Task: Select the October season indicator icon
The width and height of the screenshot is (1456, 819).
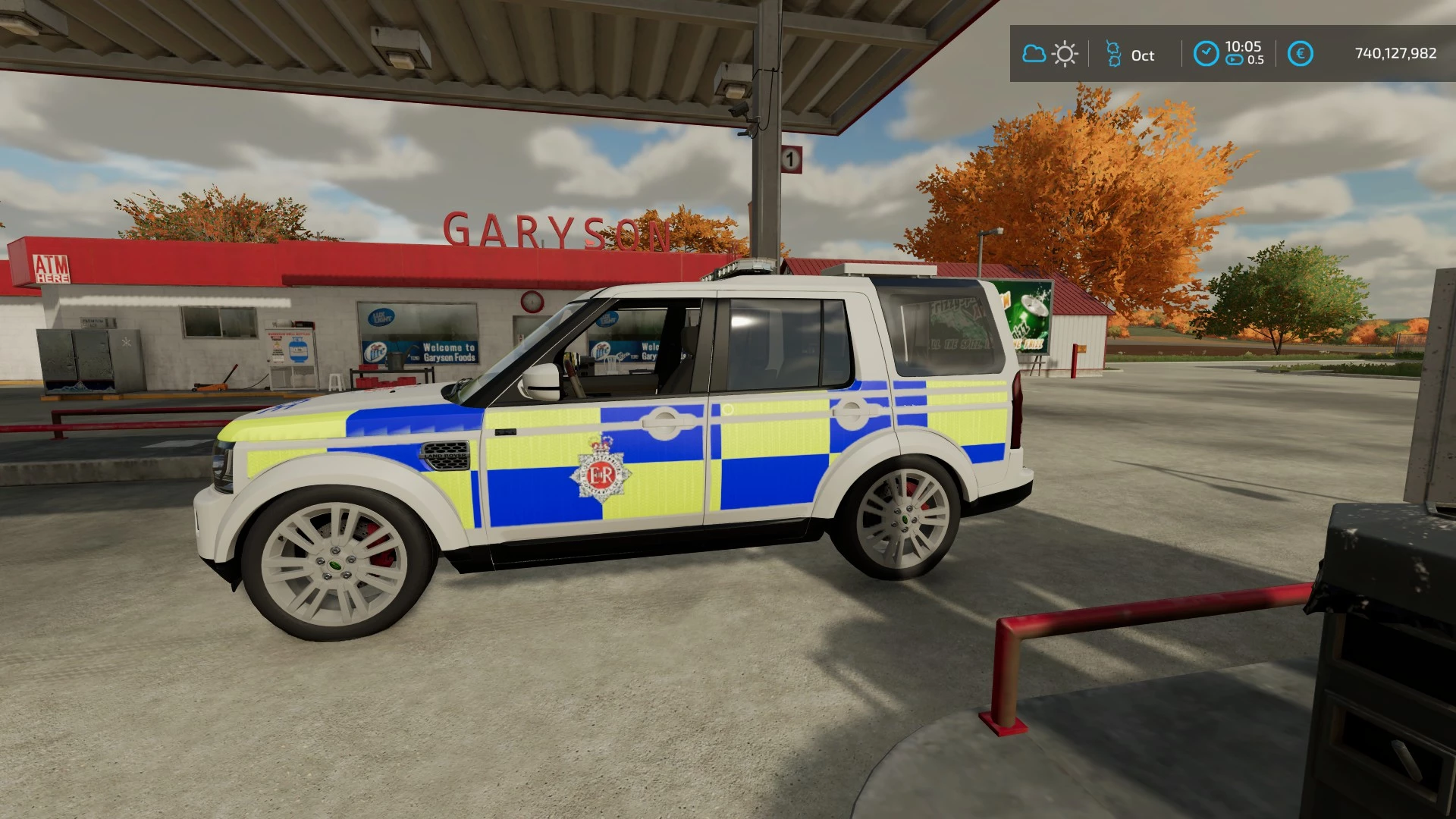Action: (1113, 54)
